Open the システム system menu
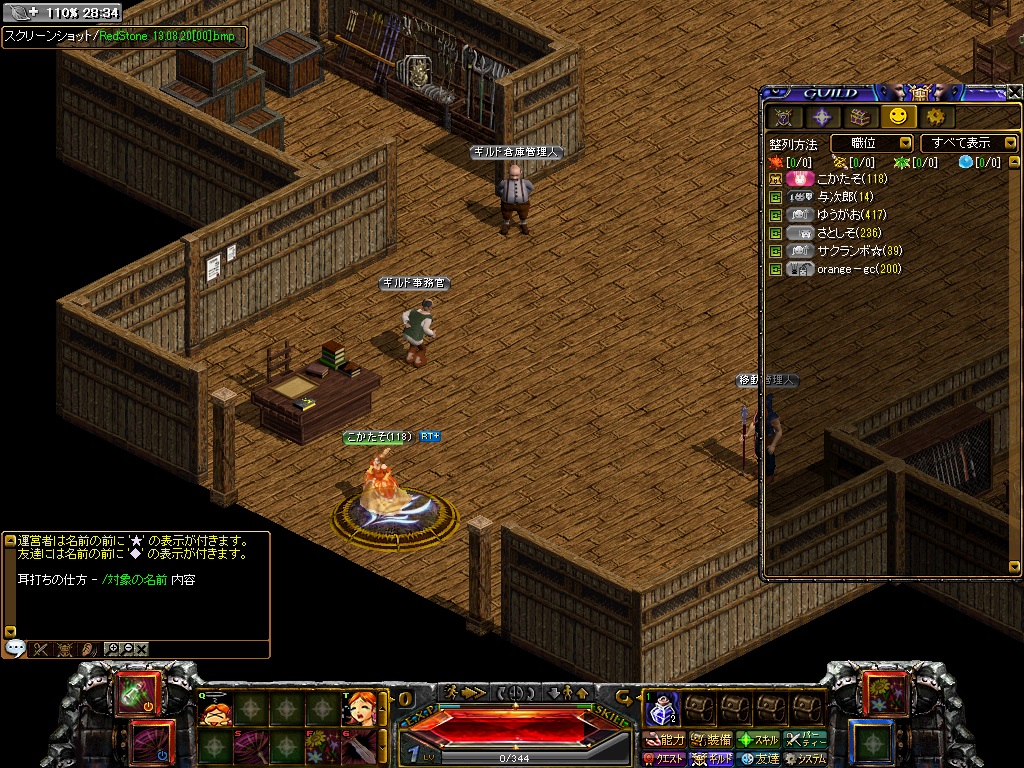 pyautogui.click(x=805, y=759)
